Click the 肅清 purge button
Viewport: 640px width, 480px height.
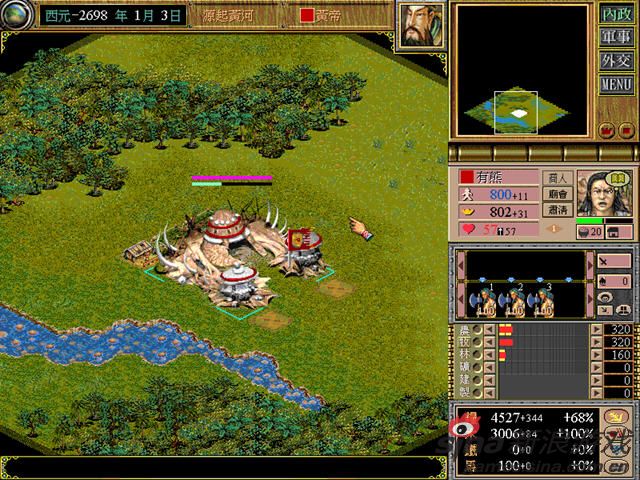coord(558,211)
